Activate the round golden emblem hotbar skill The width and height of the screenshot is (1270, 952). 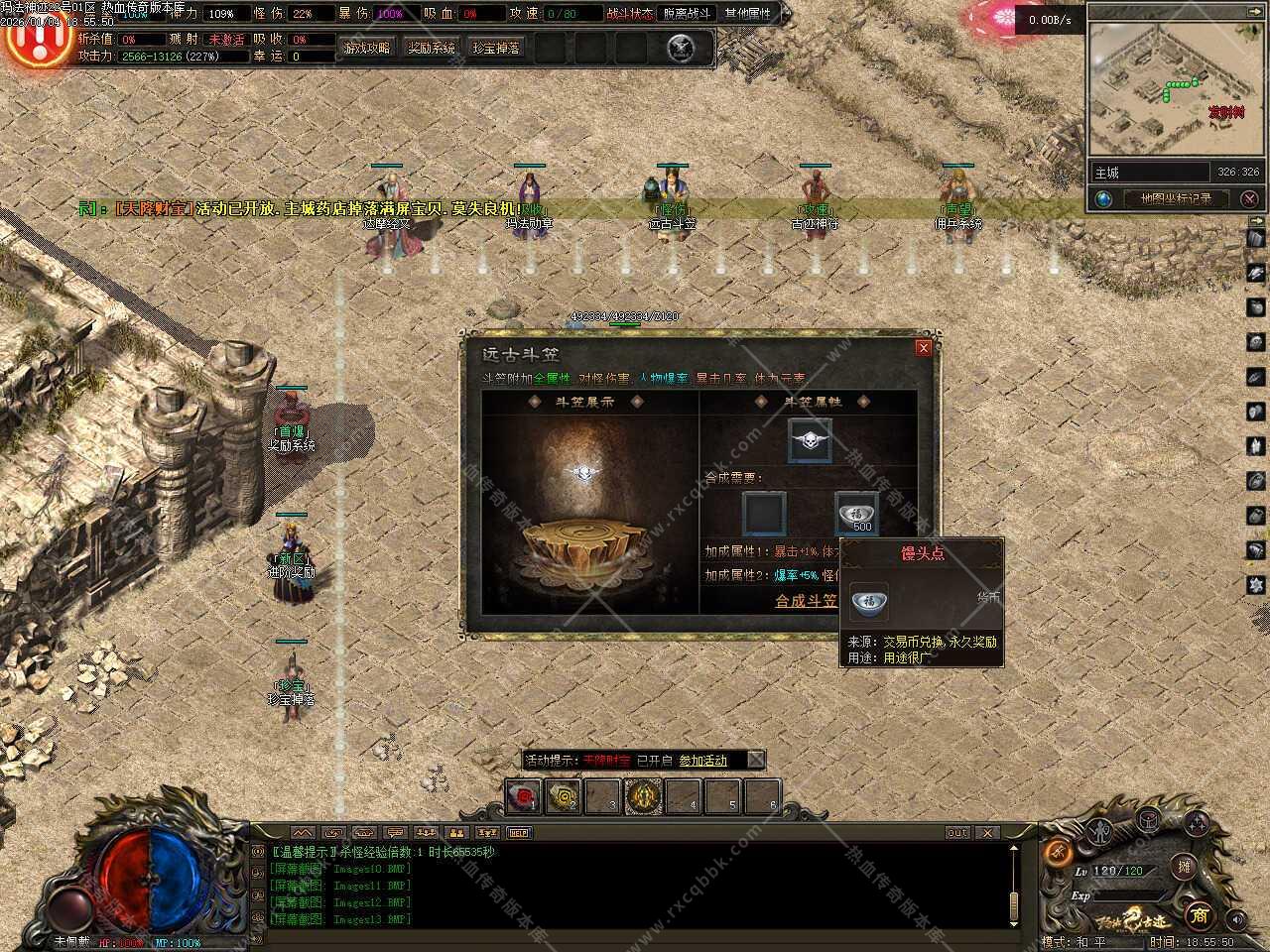point(643,795)
